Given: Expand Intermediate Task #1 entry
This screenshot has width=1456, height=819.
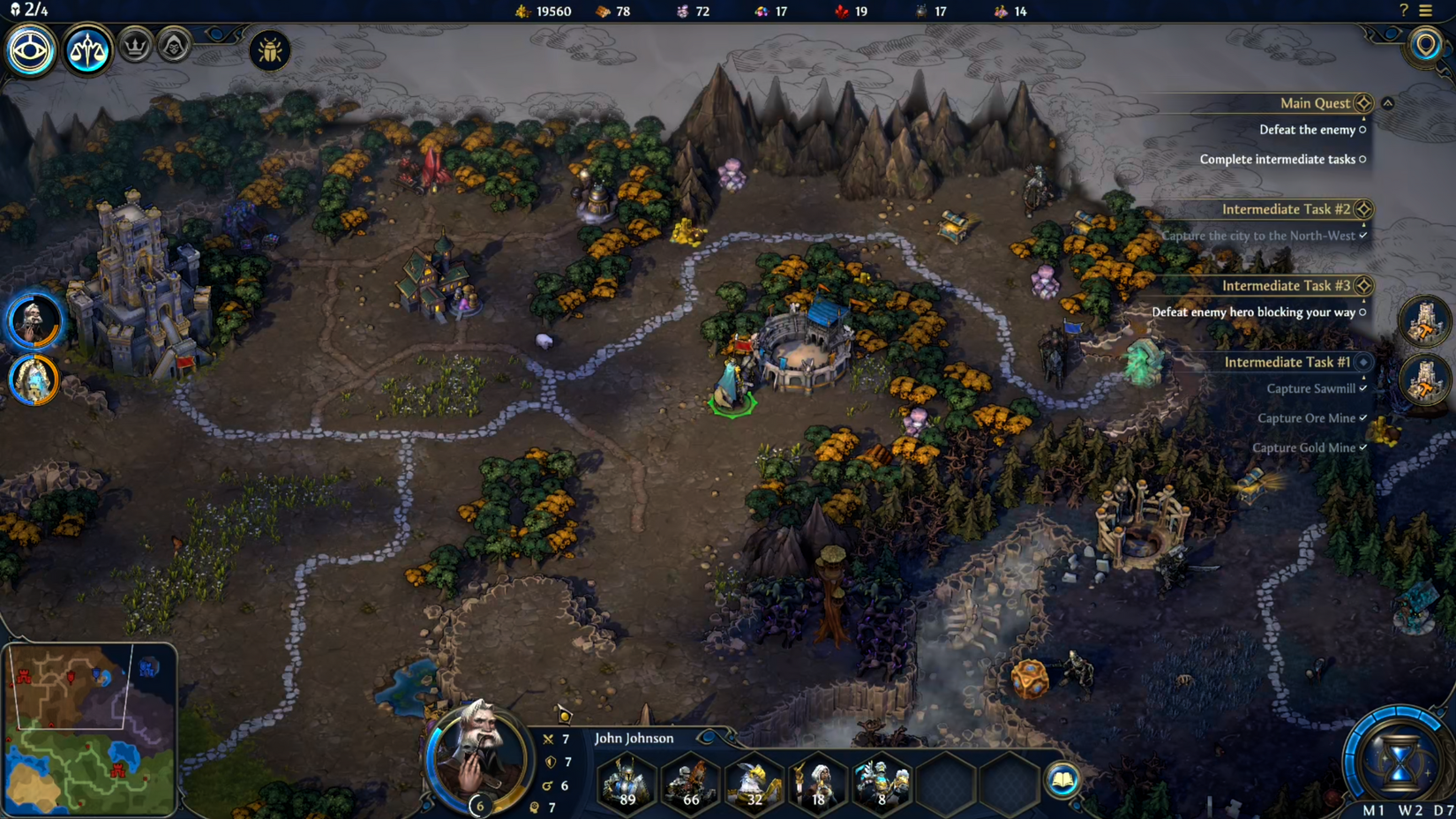Looking at the screenshot, I should click(1364, 362).
